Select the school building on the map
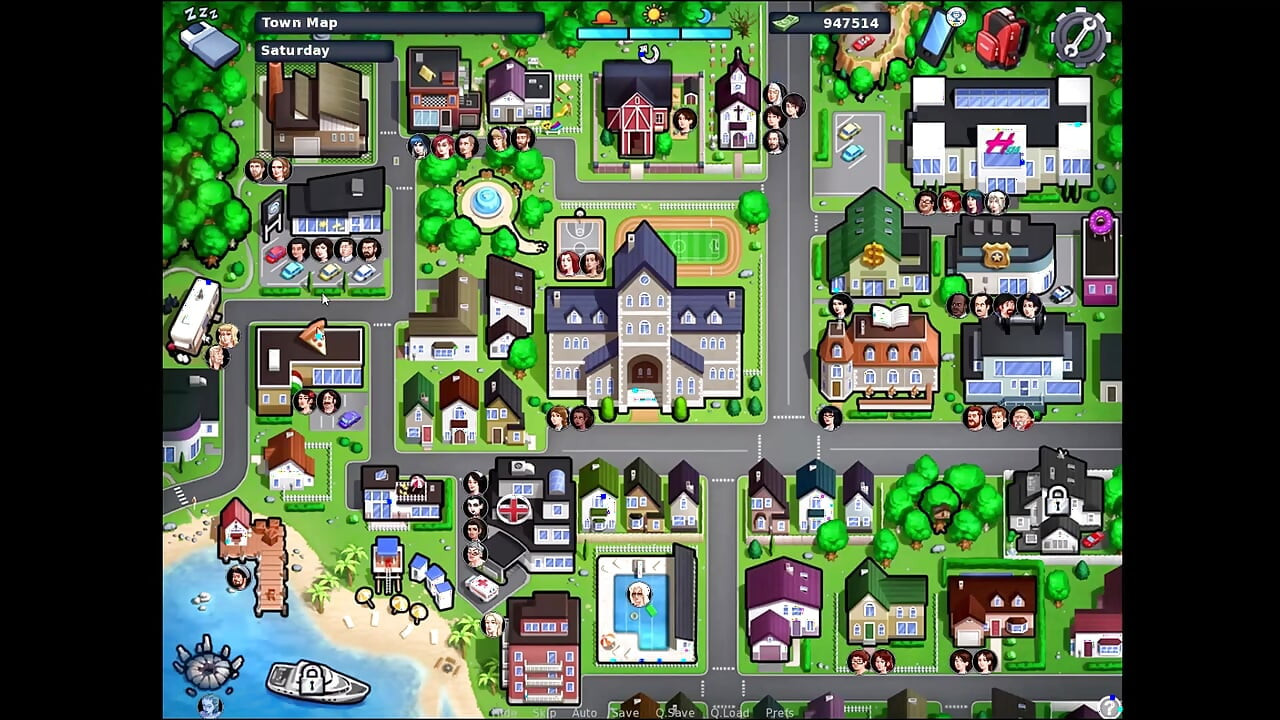 pyautogui.click(x=645, y=320)
